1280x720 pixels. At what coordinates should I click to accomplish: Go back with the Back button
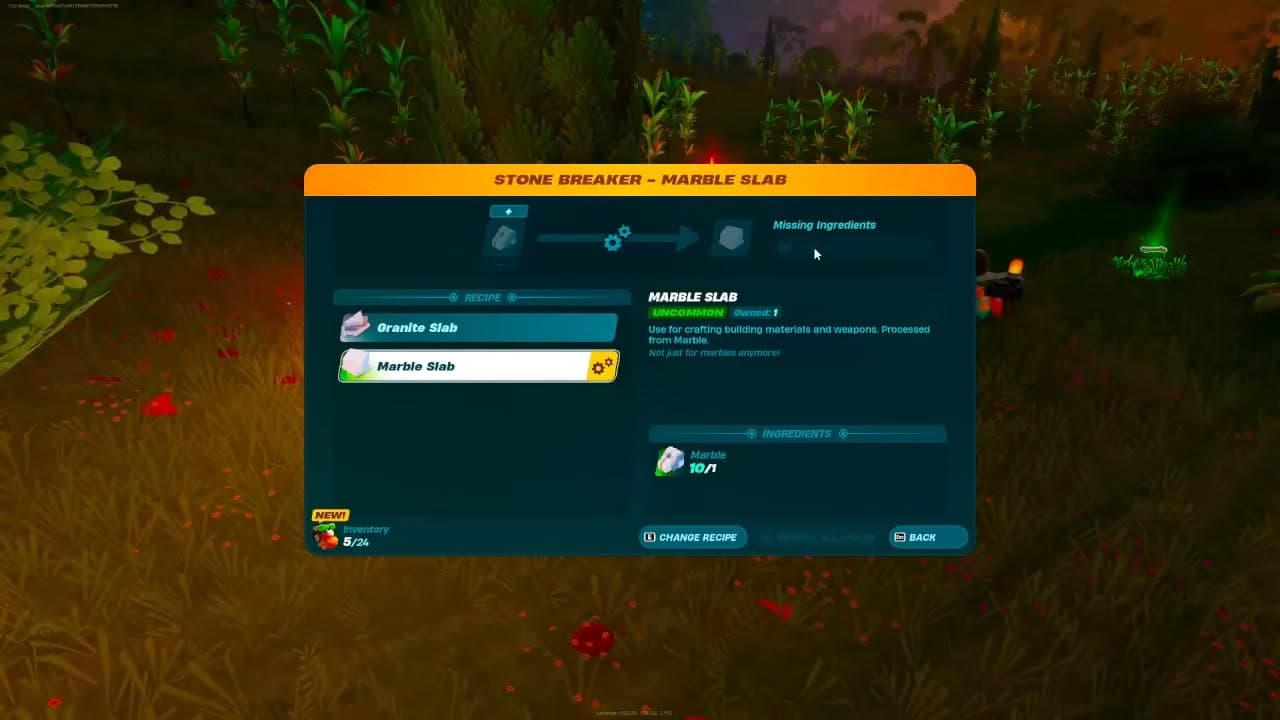(928, 537)
